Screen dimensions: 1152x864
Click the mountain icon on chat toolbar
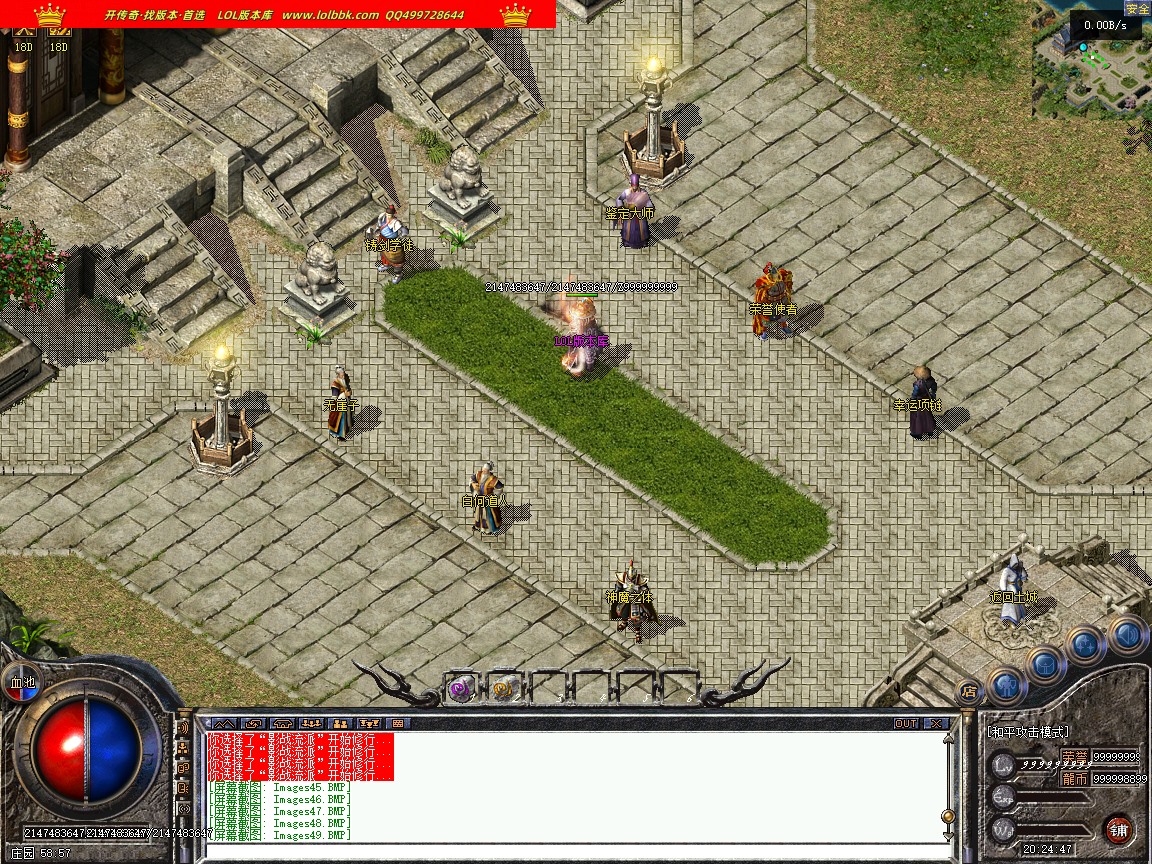tap(224, 723)
